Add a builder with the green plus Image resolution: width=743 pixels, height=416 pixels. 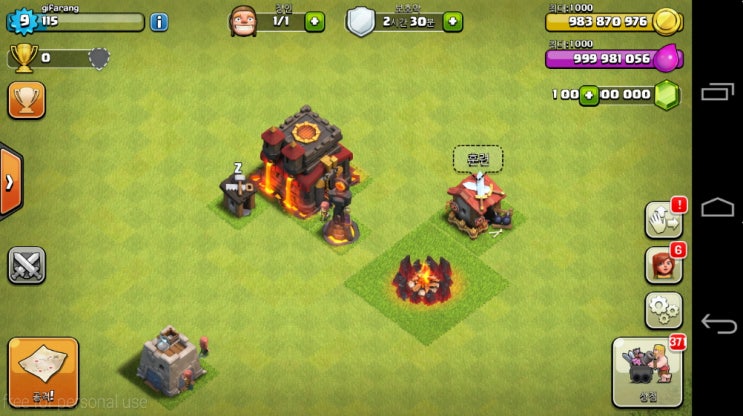pyautogui.click(x=315, y=21)
